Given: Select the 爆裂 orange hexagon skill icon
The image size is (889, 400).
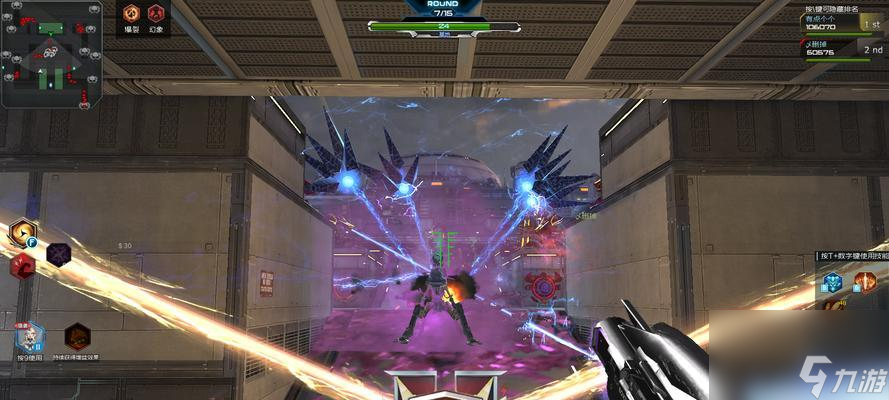Looking at the screenshot, I should click(x=131, y=14).
